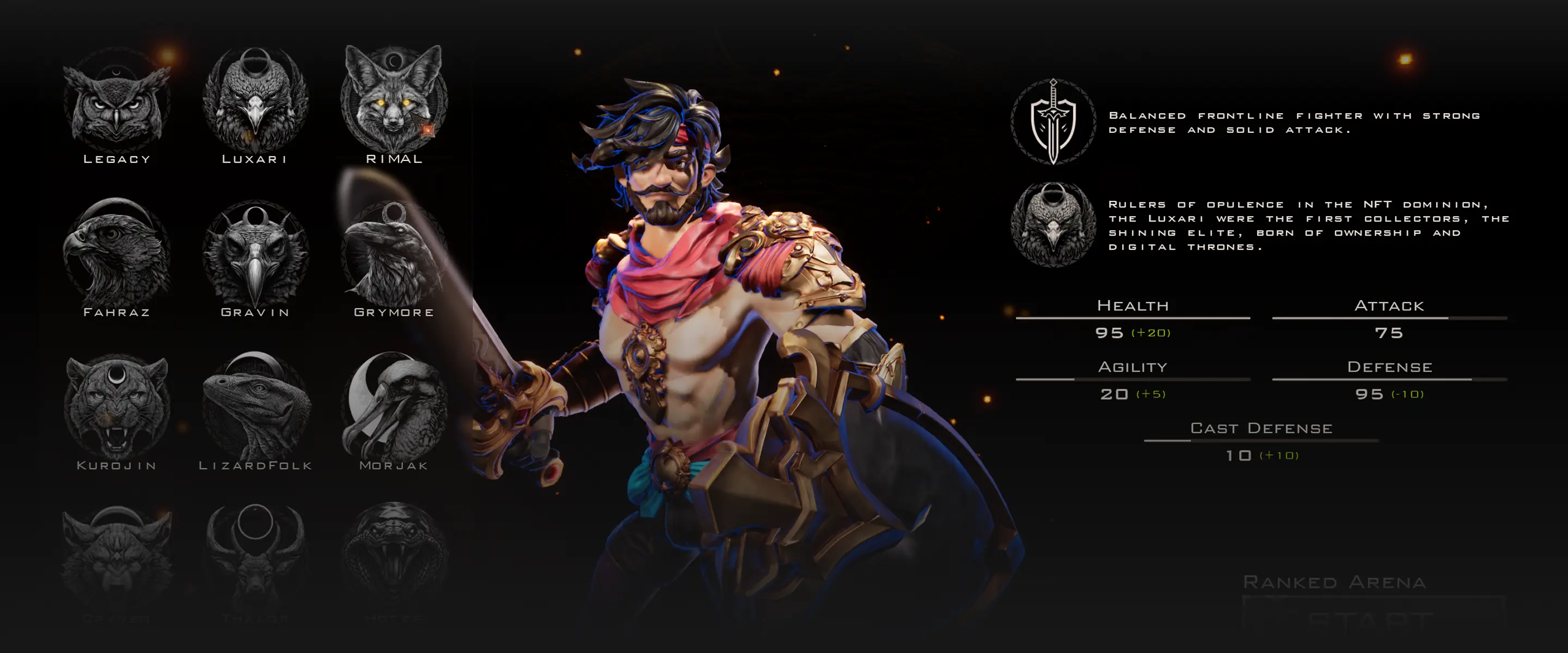Viewport: 1568px width, 653px height.
Task: Pick the Kurojin panther faction
Action: click(x=117, y=406)
